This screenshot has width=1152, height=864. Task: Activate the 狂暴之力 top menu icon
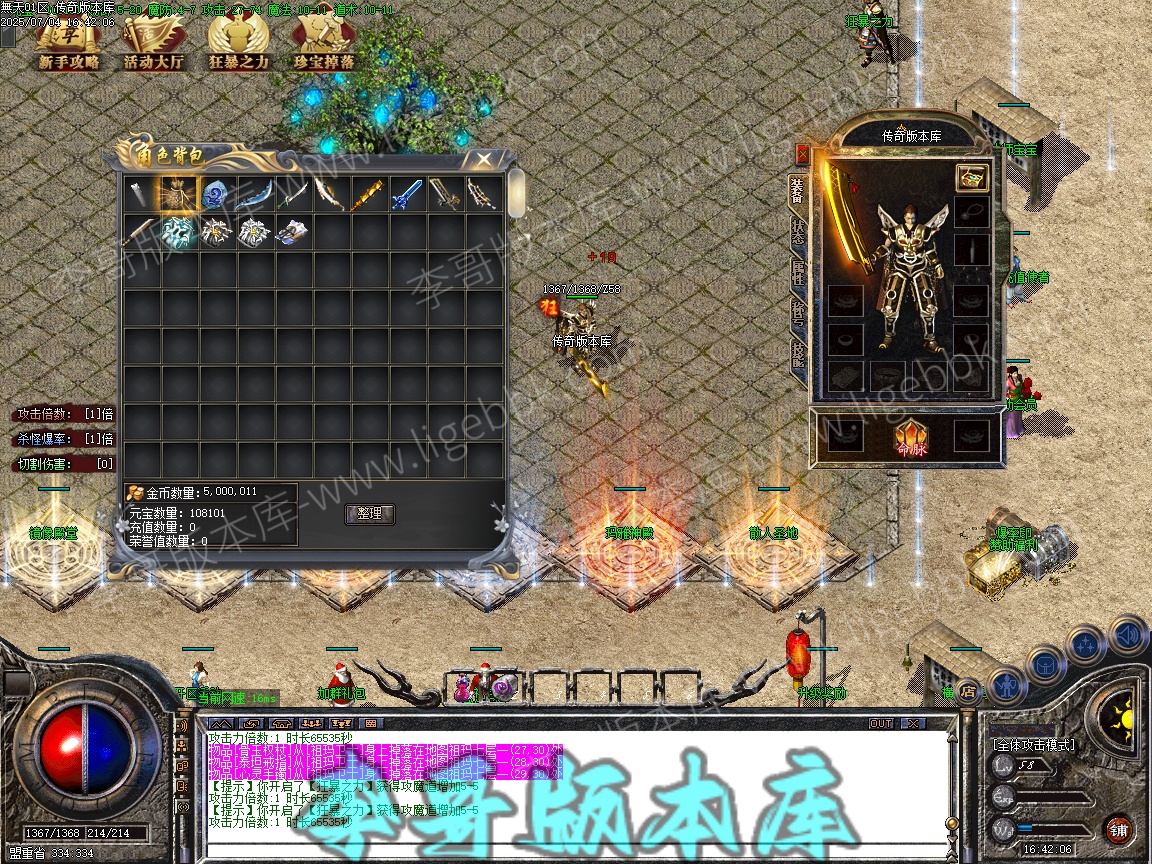point(238,43)
